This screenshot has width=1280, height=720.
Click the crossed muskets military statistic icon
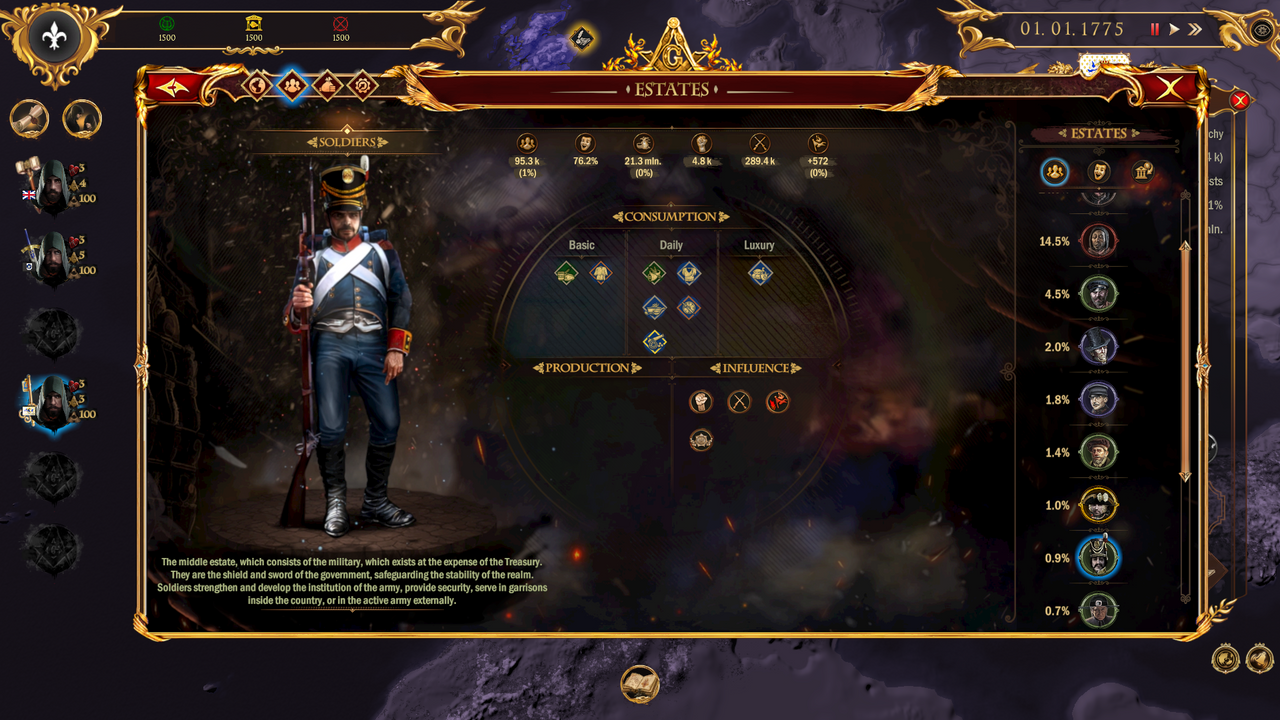pyautogui.click(x=758, y=143)
